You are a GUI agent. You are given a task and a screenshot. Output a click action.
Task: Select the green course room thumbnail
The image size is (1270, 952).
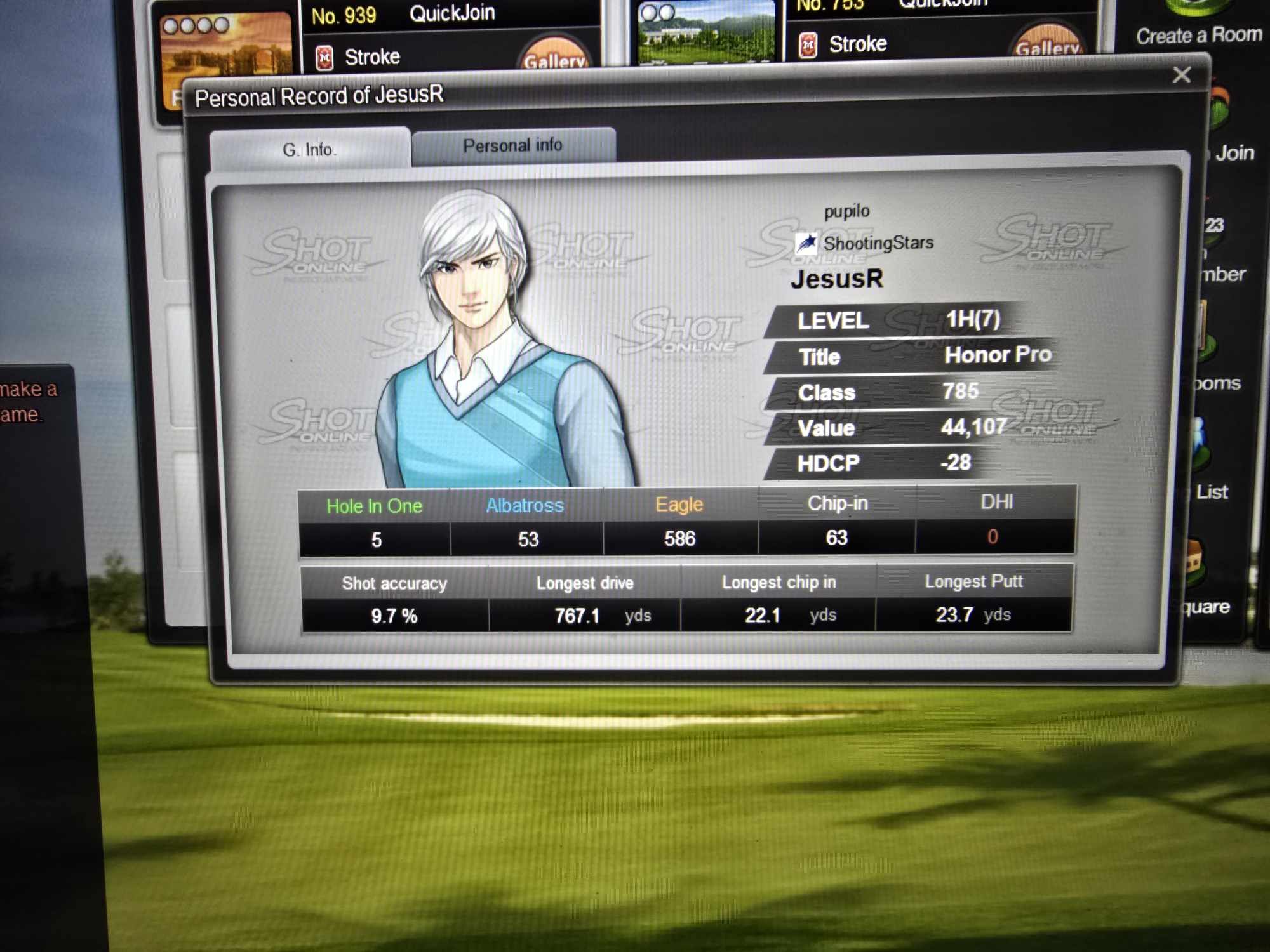click(x=706, y=32)
